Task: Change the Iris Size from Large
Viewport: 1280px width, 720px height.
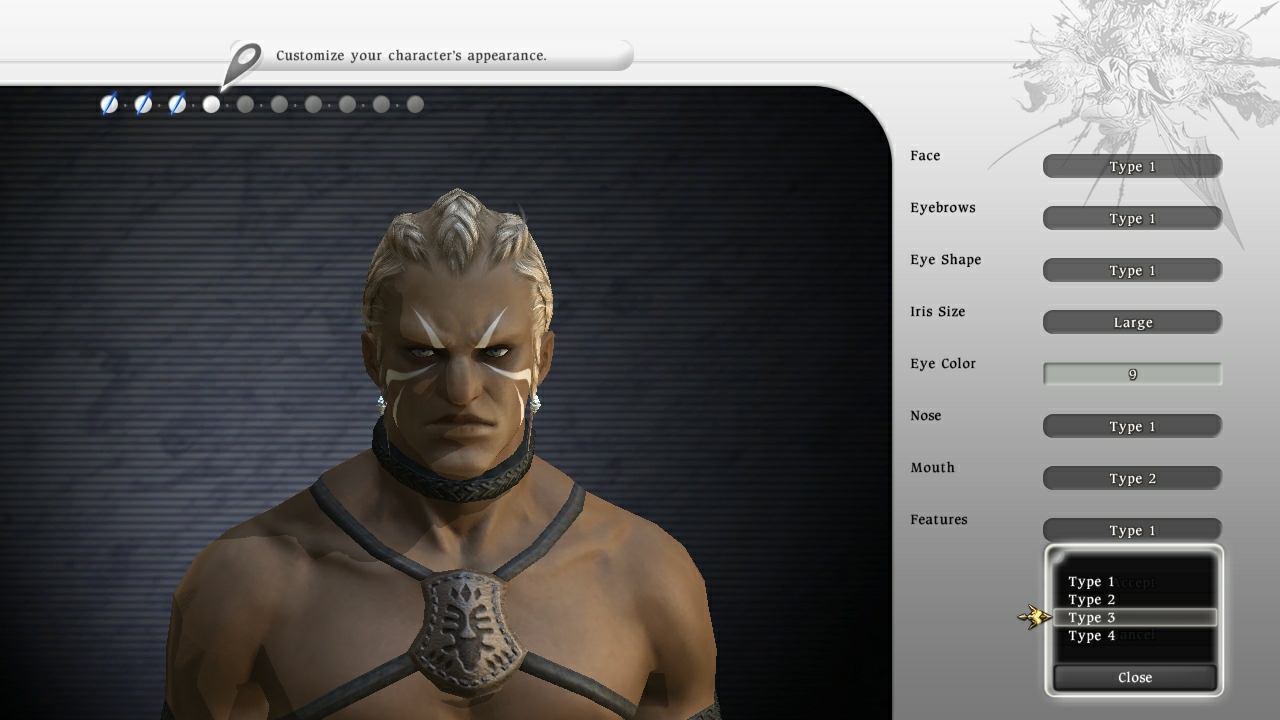Action: click(x=1131, y=322)
